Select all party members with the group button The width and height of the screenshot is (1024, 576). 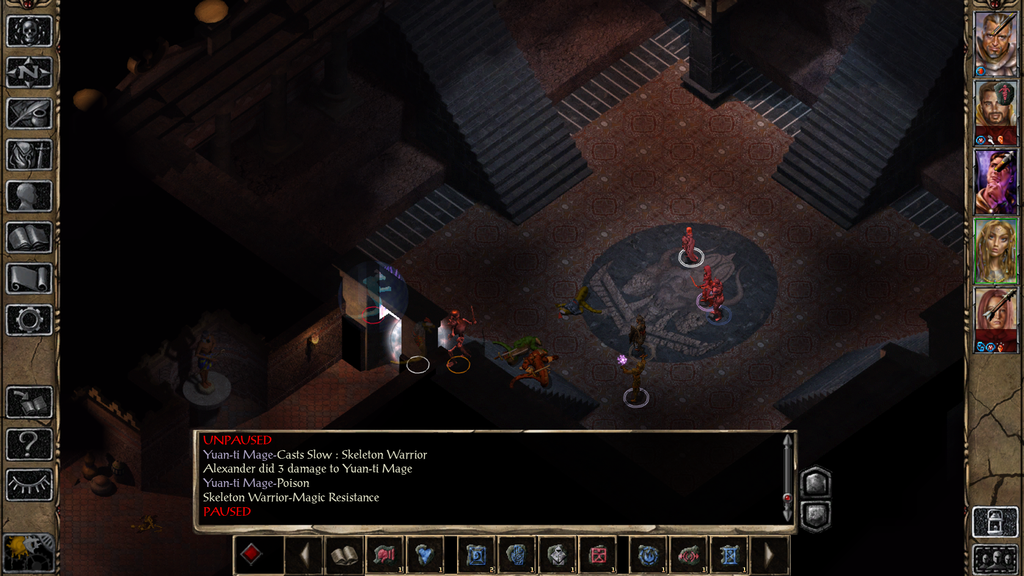(995, 559)
